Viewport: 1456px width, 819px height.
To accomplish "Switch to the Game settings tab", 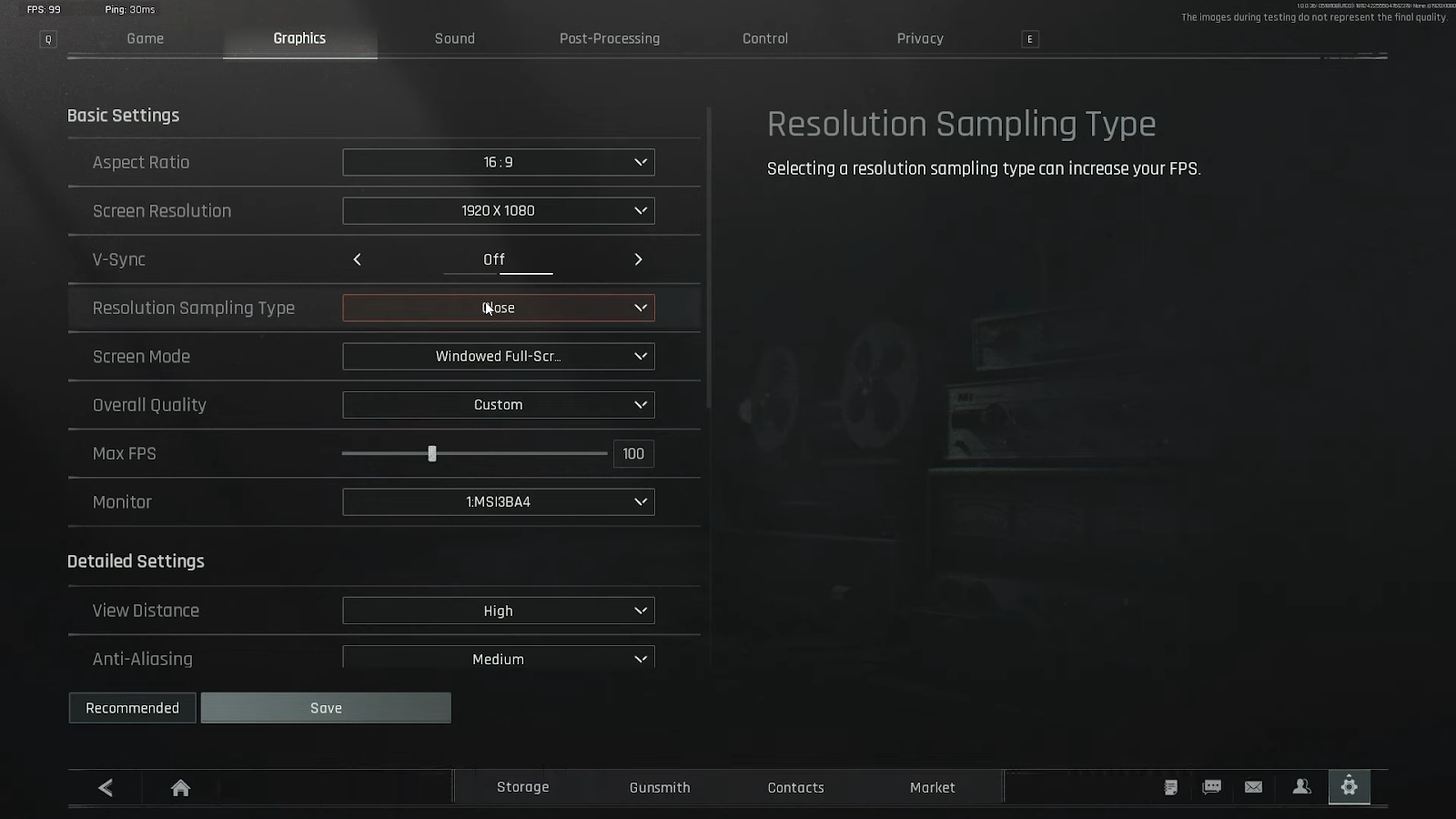I will [x=146, y=38].
